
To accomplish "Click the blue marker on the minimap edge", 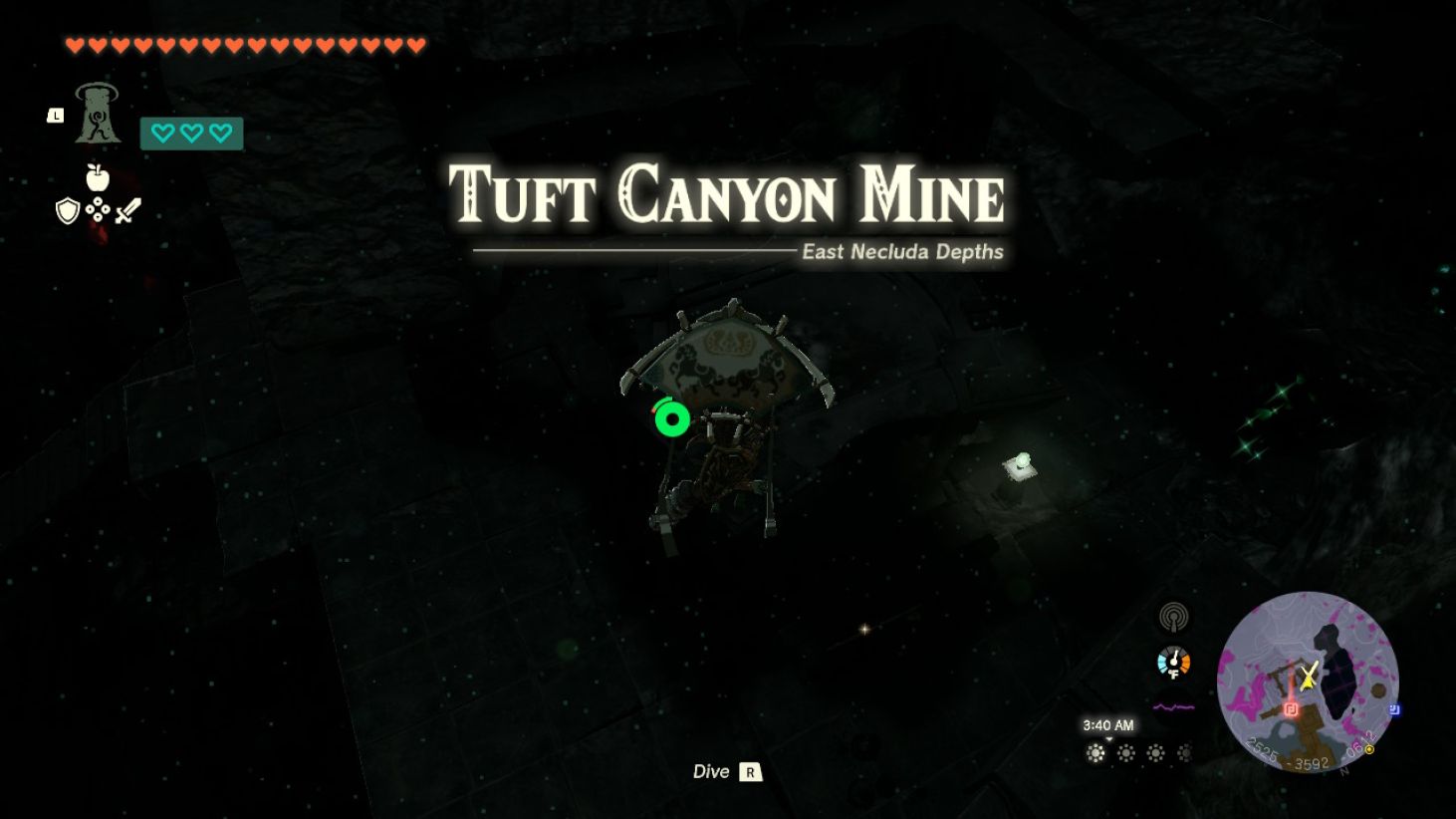I will click(x=1395, y=709).
